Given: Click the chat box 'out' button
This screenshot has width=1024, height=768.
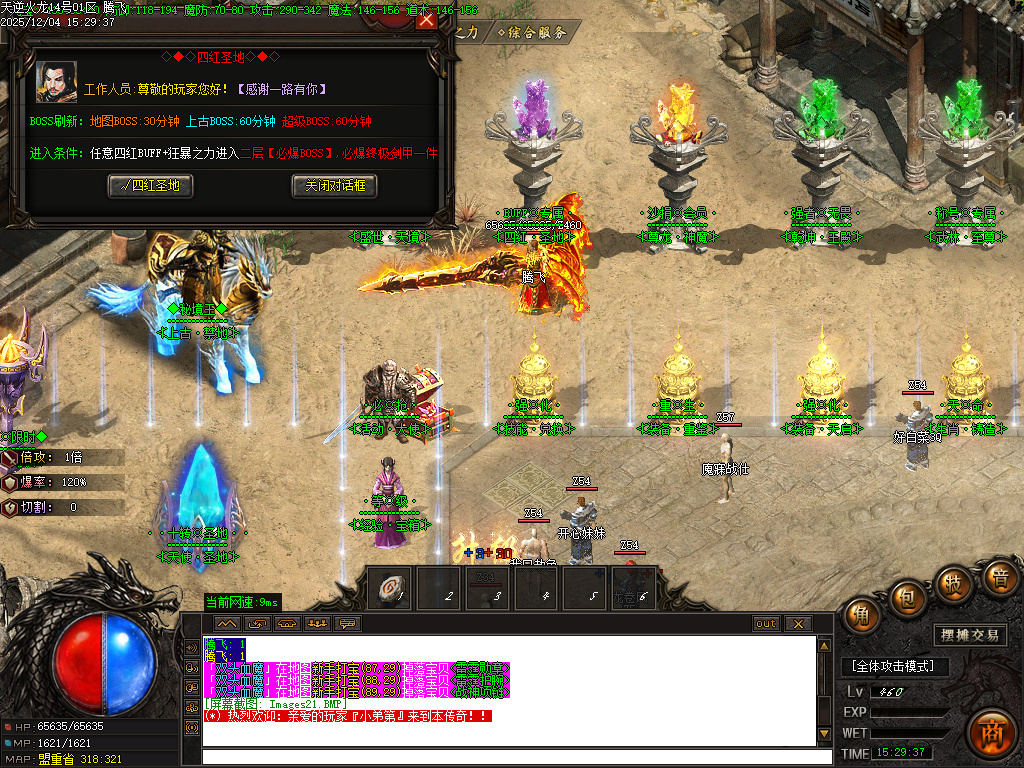Looking at the screenshot, I should pos(766,624).
